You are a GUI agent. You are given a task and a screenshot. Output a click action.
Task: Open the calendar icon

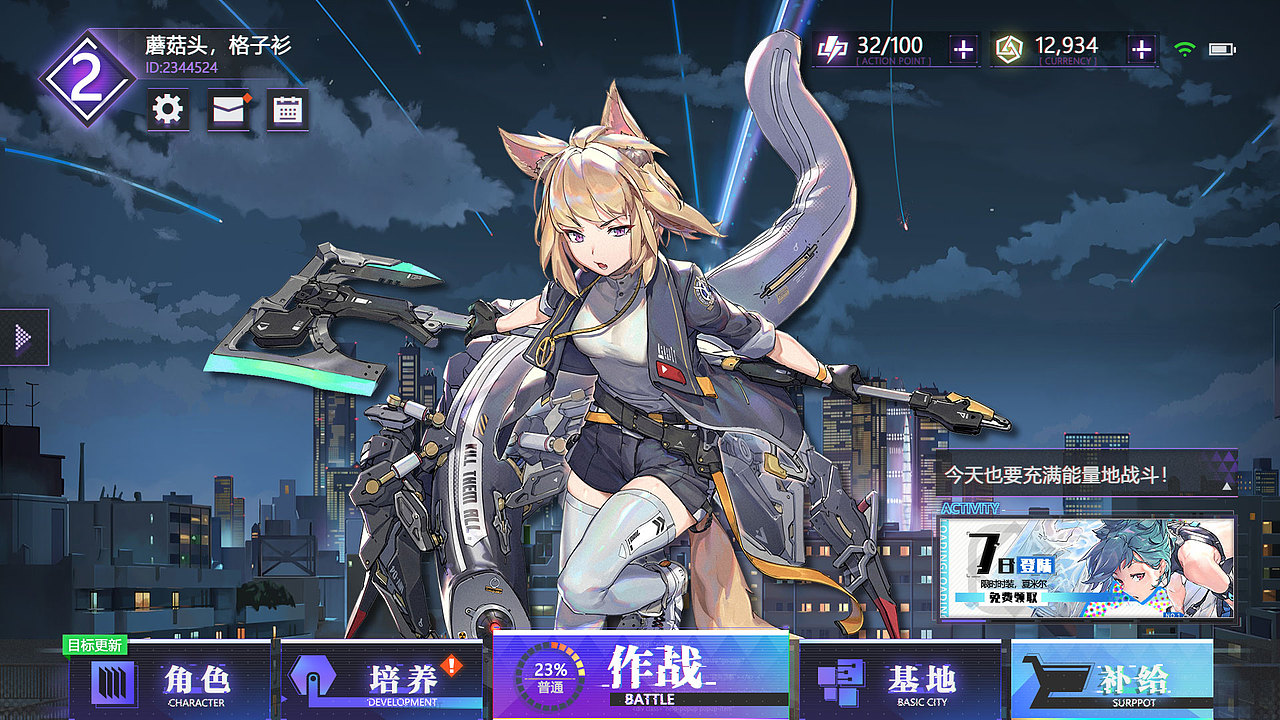(288, 109)
